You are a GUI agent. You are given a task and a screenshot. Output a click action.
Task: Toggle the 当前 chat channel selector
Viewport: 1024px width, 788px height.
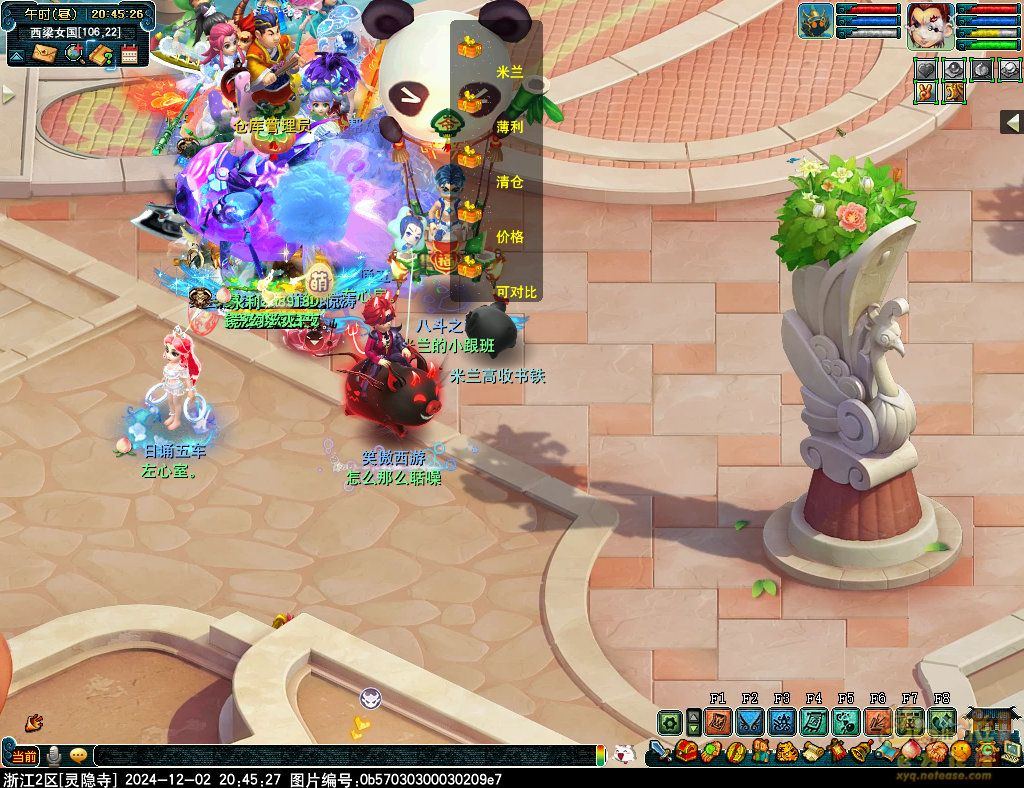coord(24,755)
